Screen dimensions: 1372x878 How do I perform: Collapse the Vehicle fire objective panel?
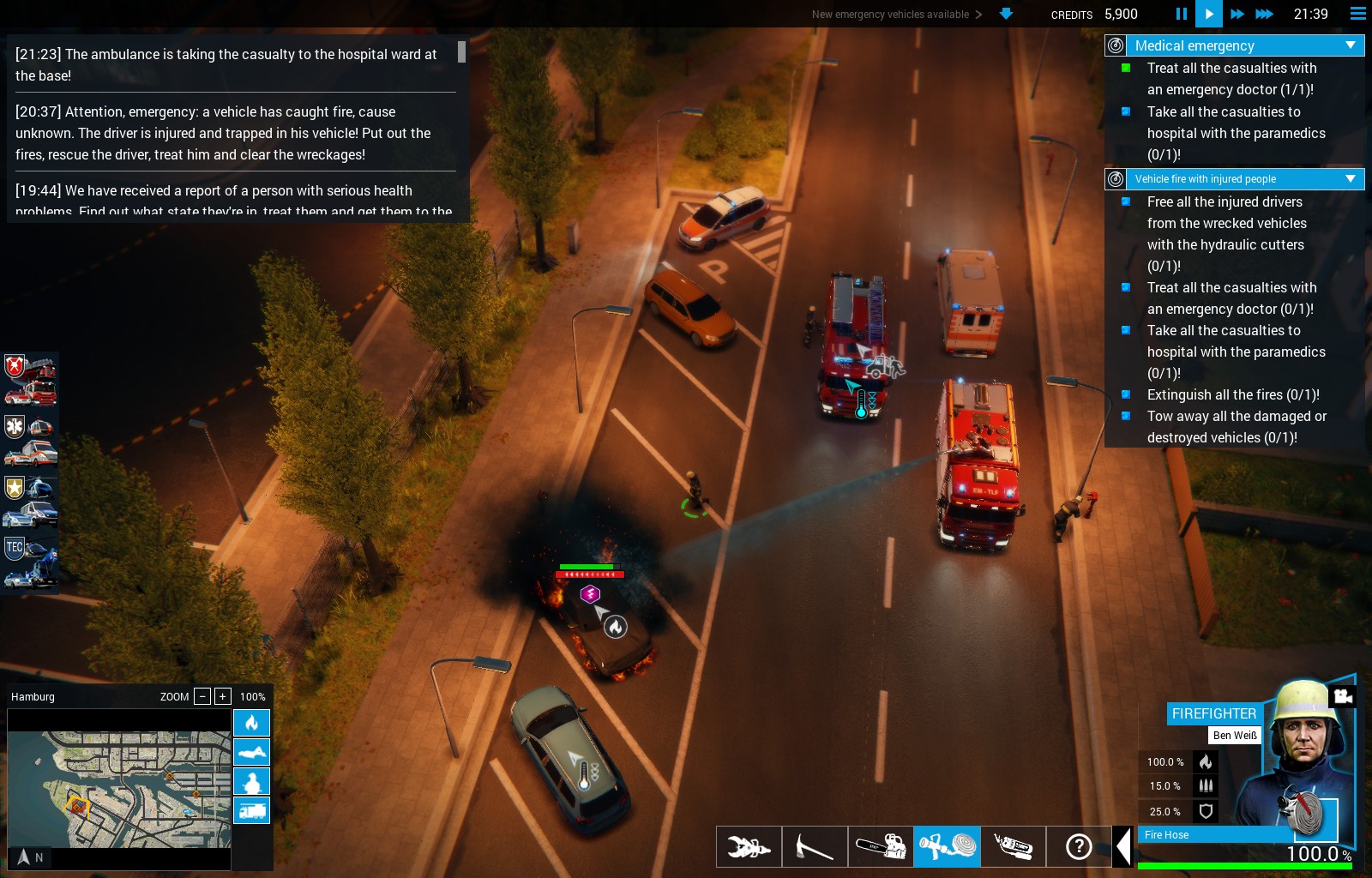pyautogui.click(x=1351, y=179)
